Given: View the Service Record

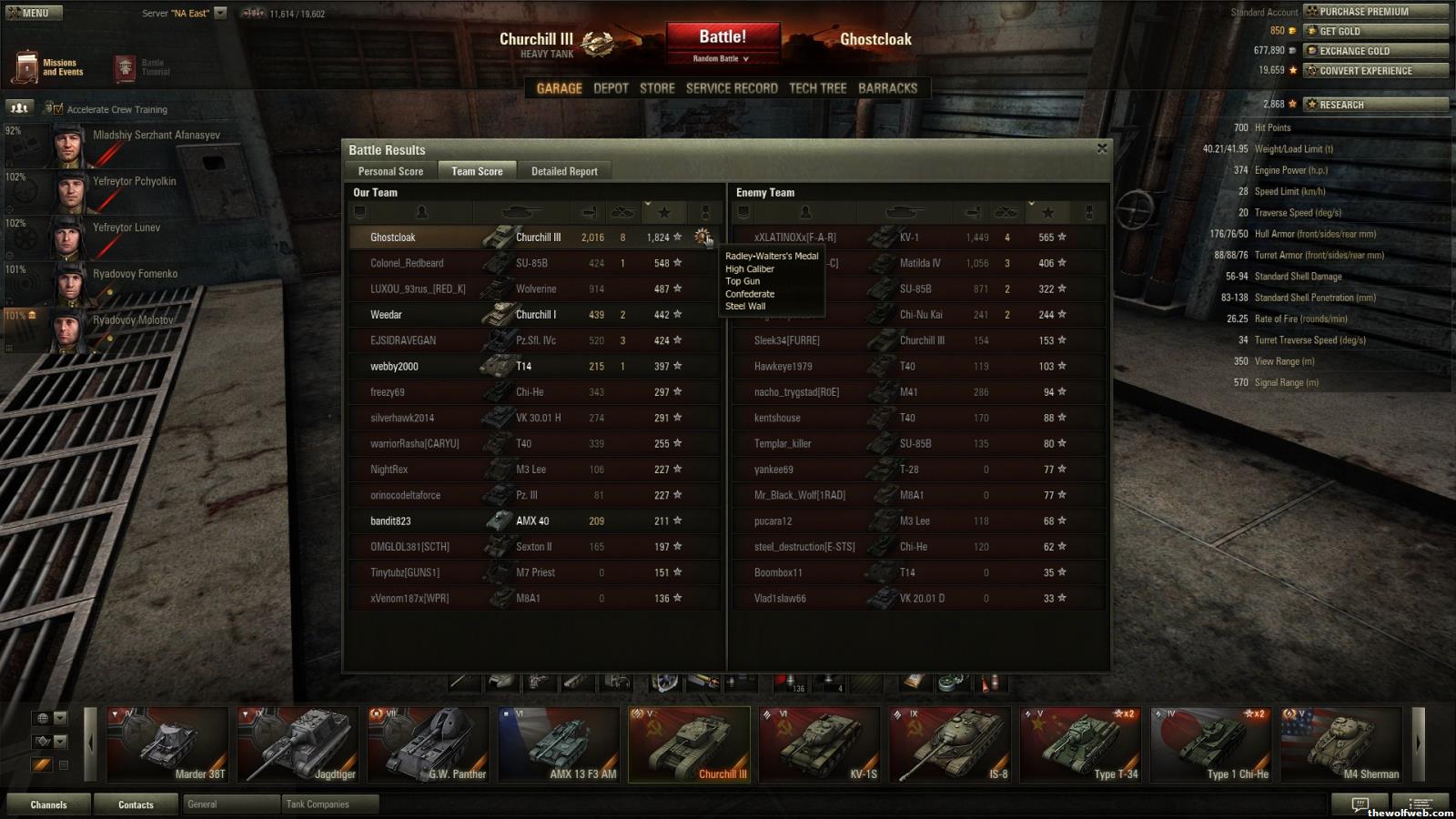Looking at the screenshot, I should point(732,88).
